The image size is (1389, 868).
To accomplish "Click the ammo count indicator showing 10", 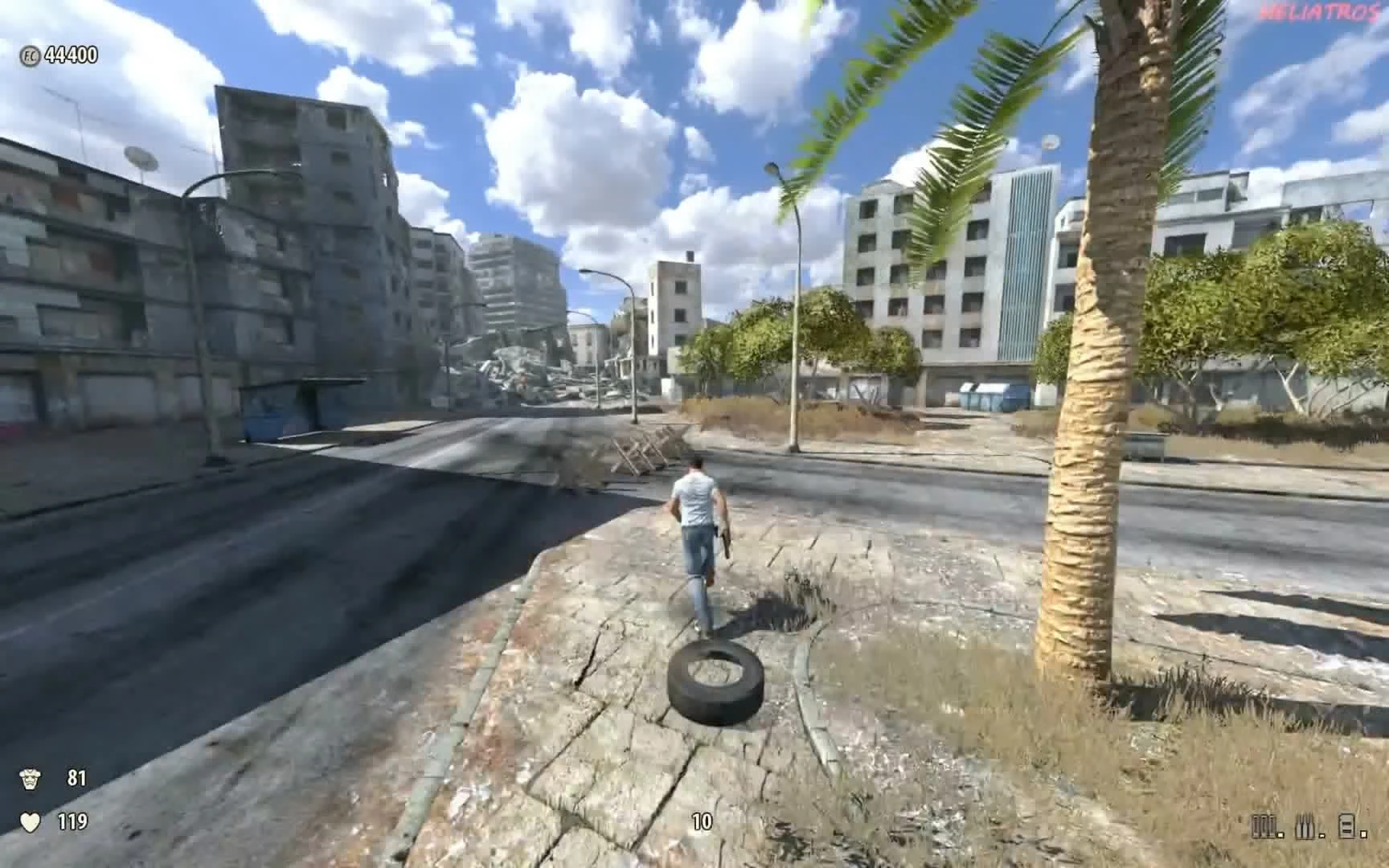I will click(701, 823).
